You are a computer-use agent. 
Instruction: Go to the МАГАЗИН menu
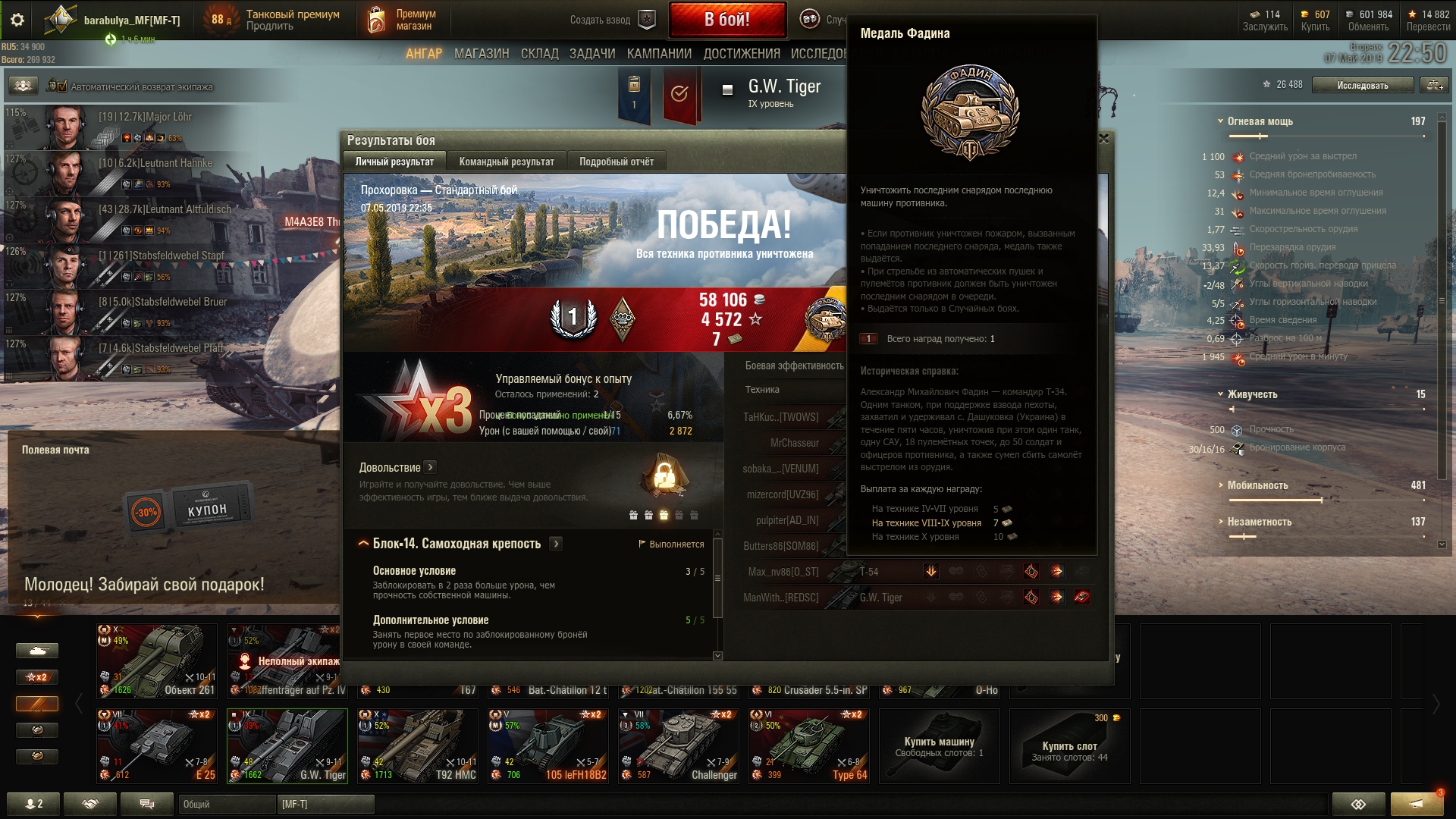click(482, 54)
